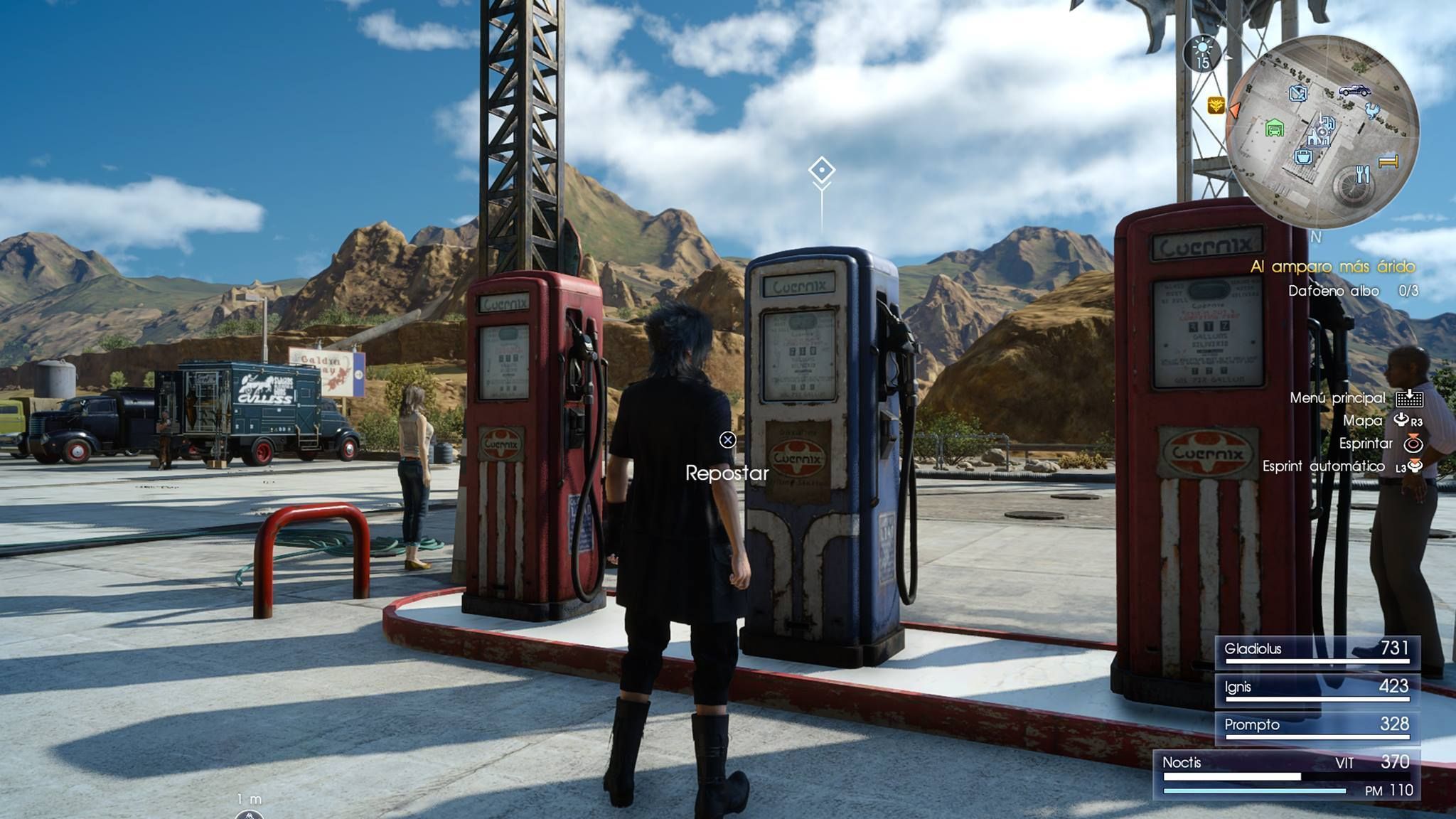Click the sun time-of-day indicator

[1202, 48]
